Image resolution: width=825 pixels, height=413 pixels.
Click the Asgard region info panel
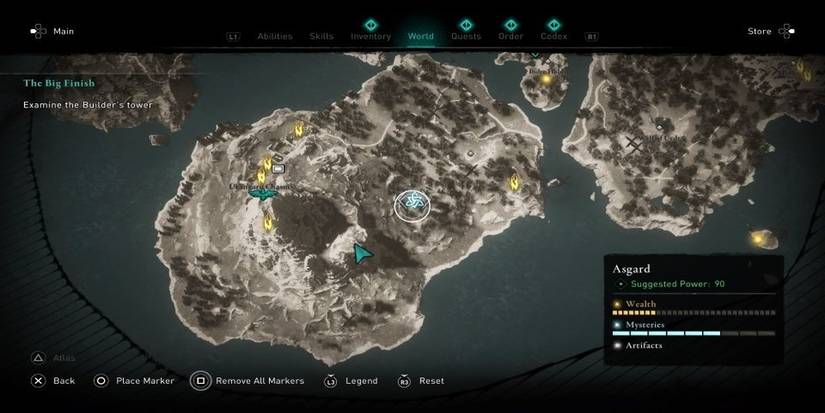[x=693, y=305]
